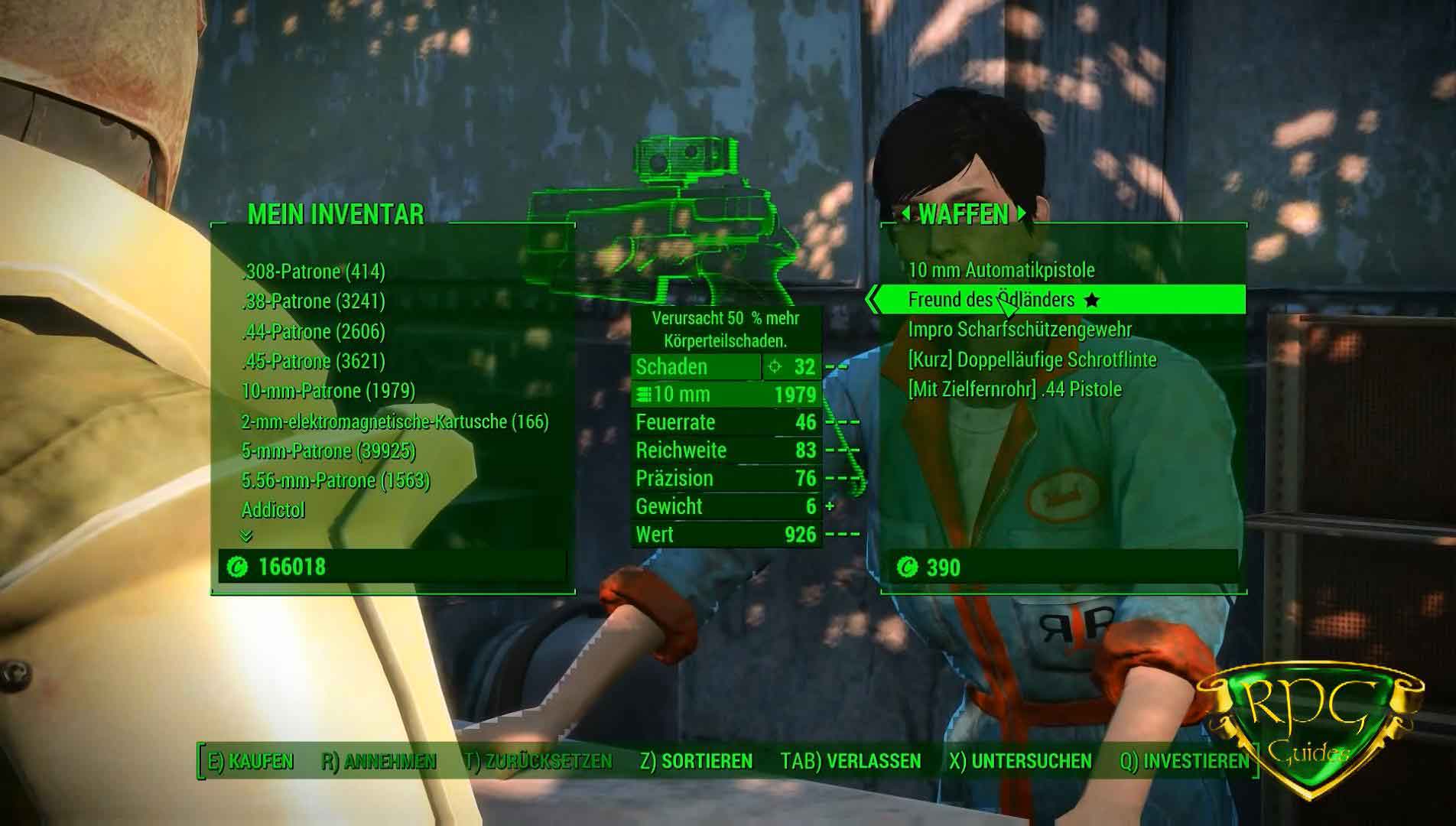Switch to previous vendor category arrow
Viewport: 1456px width, 826px height.
[905, 214]
